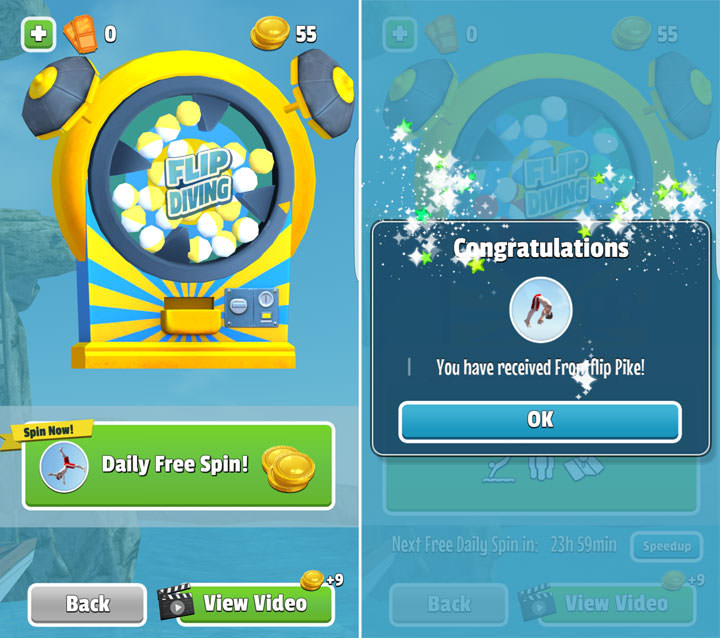Select the bright, undimmed green View Video button
The height and width of the screenshot is (638, 720).
point(254,603)
